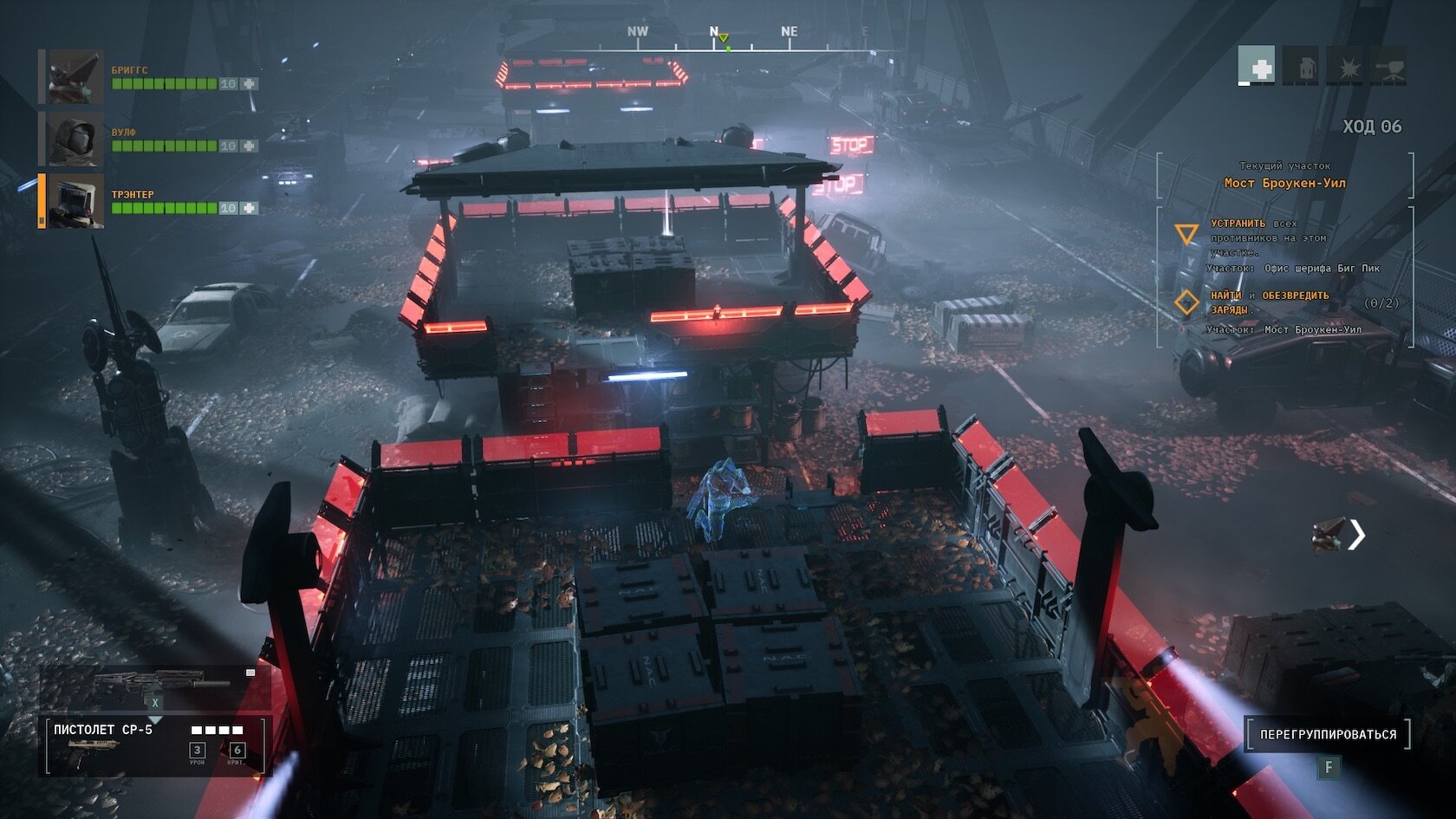Viewport: 1456px width, 819px height.
Task: Choose the grenade ability icon
Action: pyautogui.click(x=1301, y=66)
